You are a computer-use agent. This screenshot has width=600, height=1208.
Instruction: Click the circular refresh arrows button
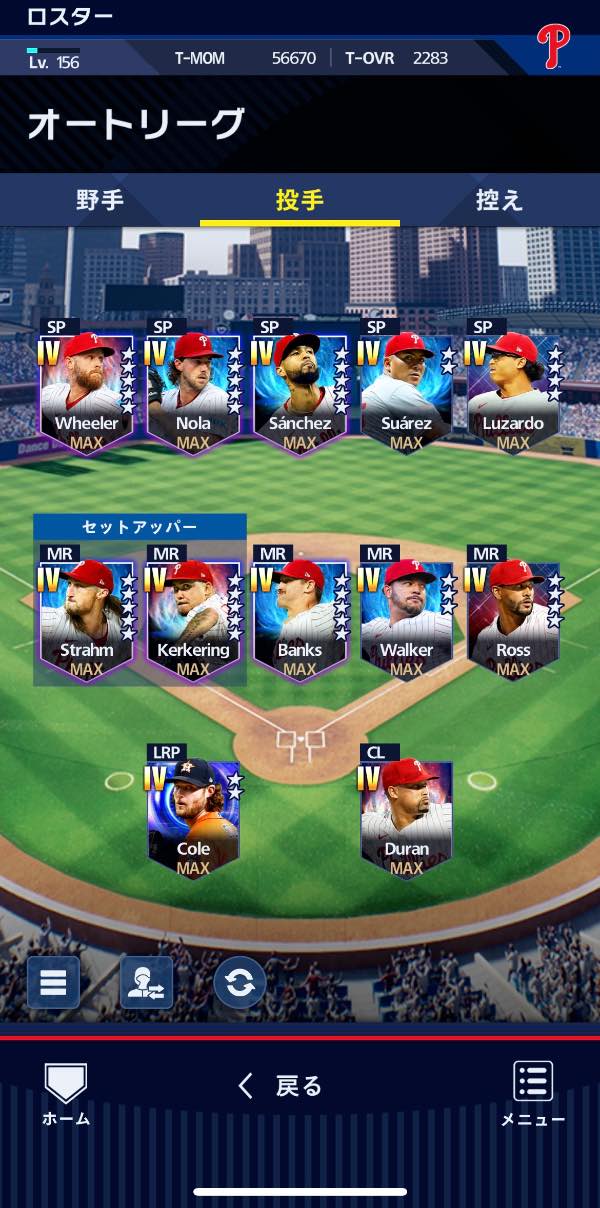[x=240, y=982]
